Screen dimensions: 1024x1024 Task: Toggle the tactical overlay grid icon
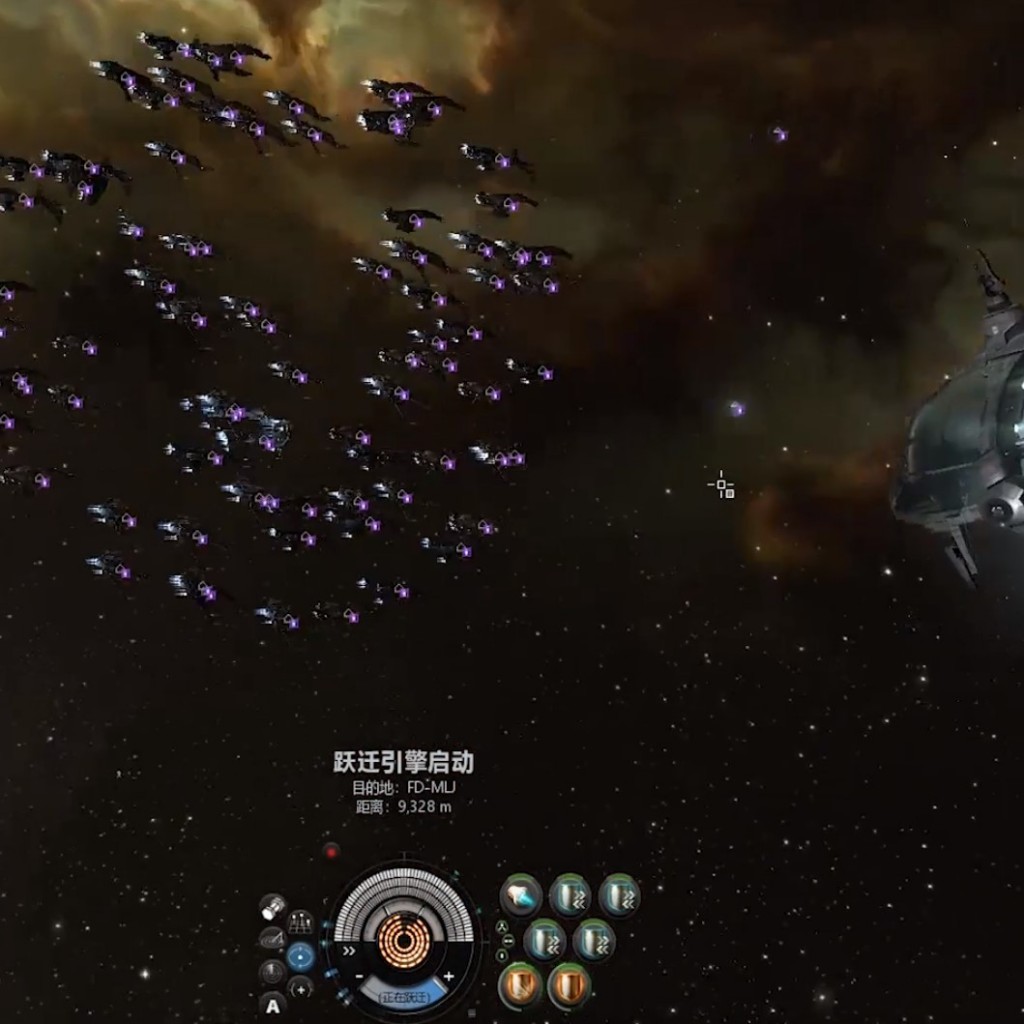(300, 923)
